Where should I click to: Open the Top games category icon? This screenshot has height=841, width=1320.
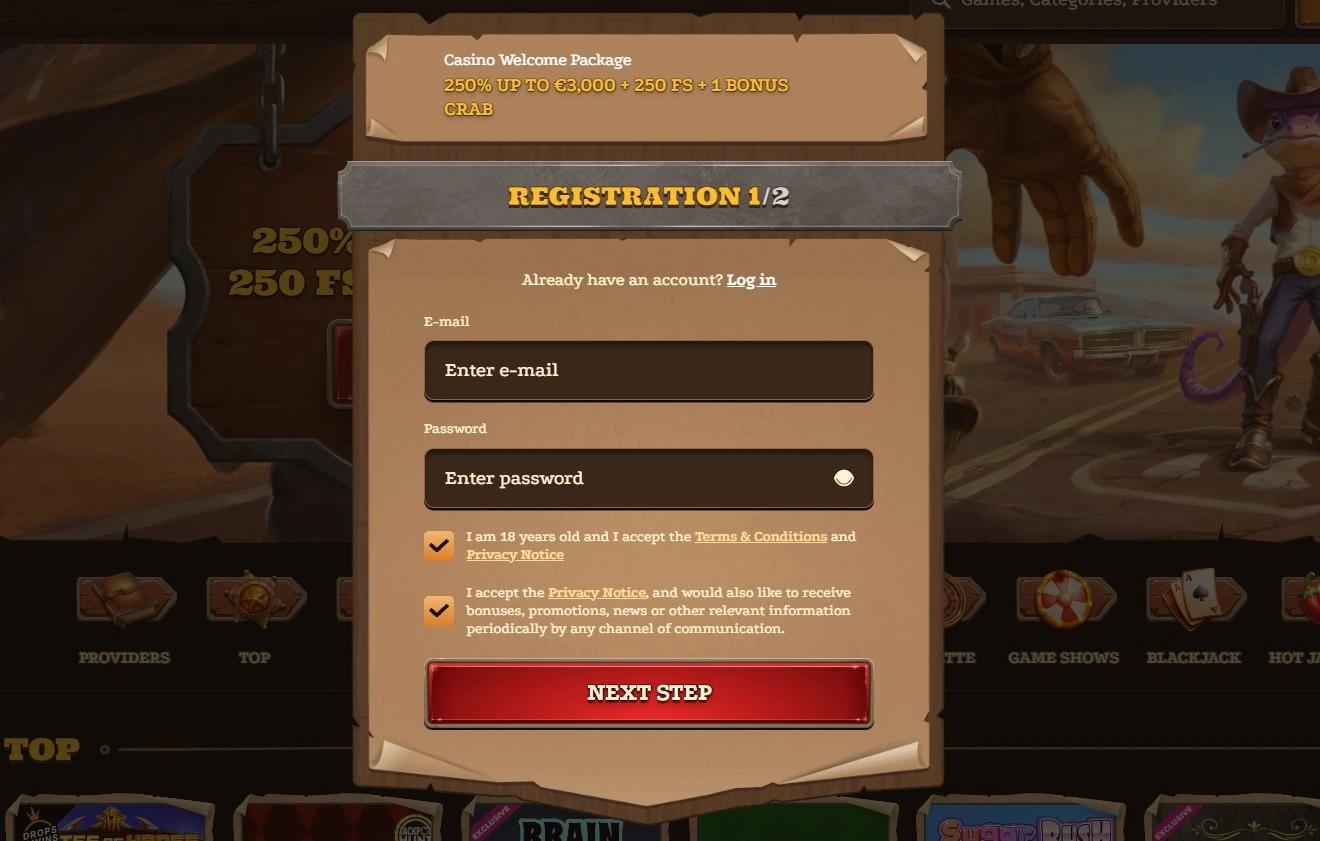pos(255,600)
